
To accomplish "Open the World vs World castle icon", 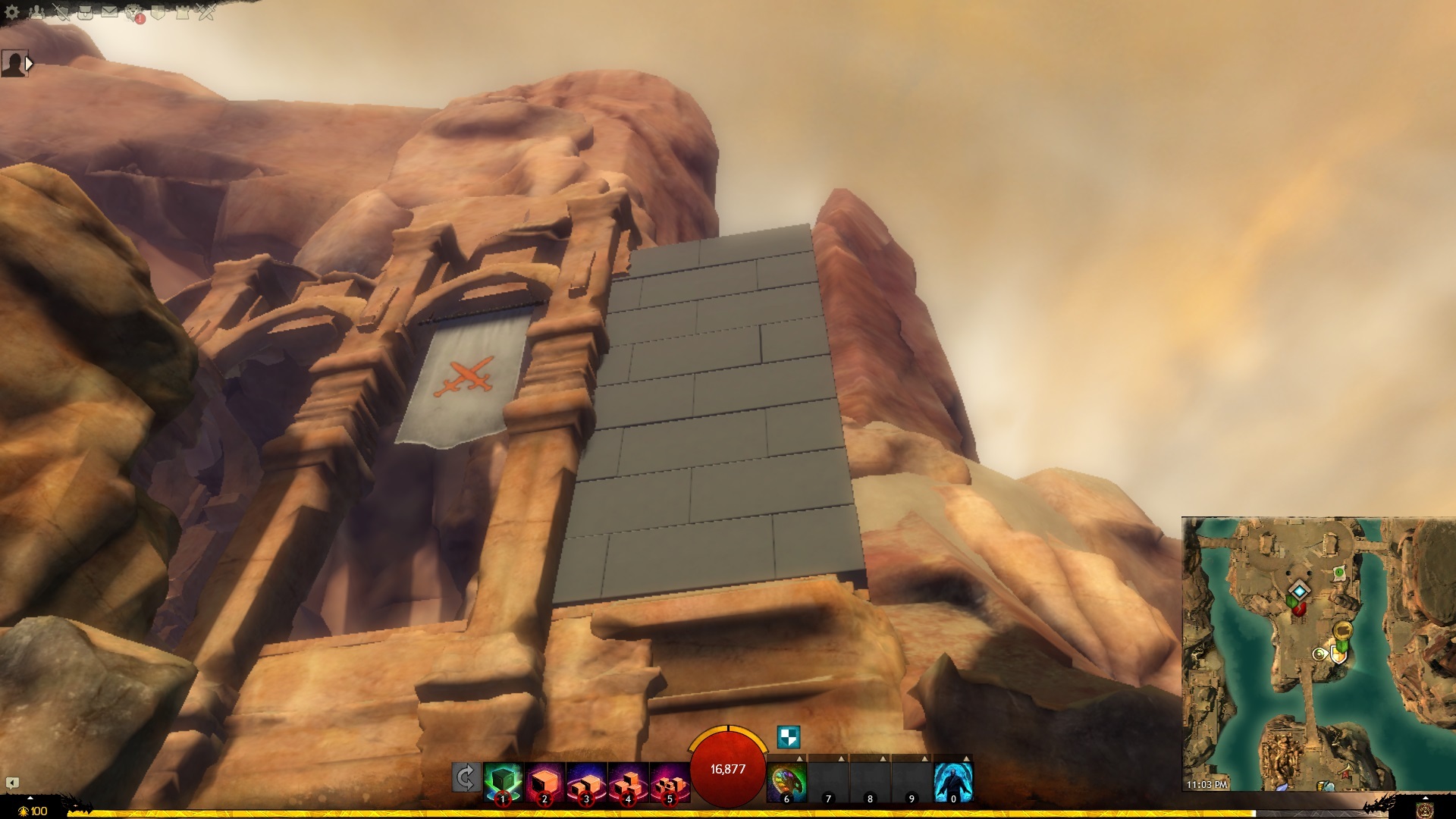I will [x=183, y=12].
